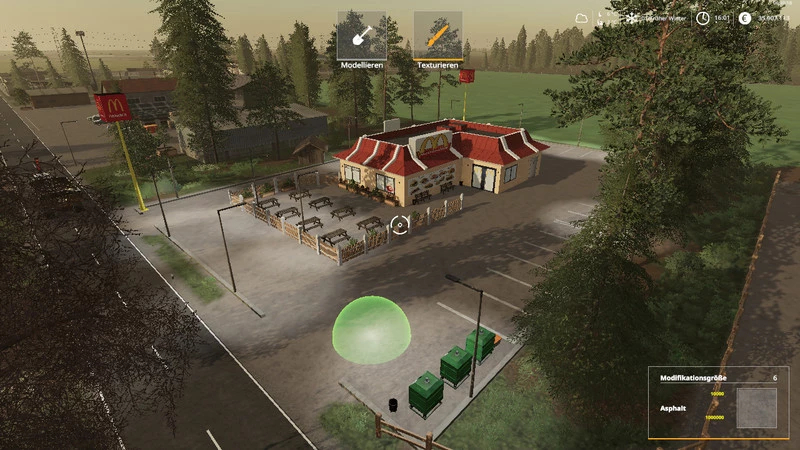Open the weather forecast cloud icon
Screen dimensions: 800x450
coord(582,18)
